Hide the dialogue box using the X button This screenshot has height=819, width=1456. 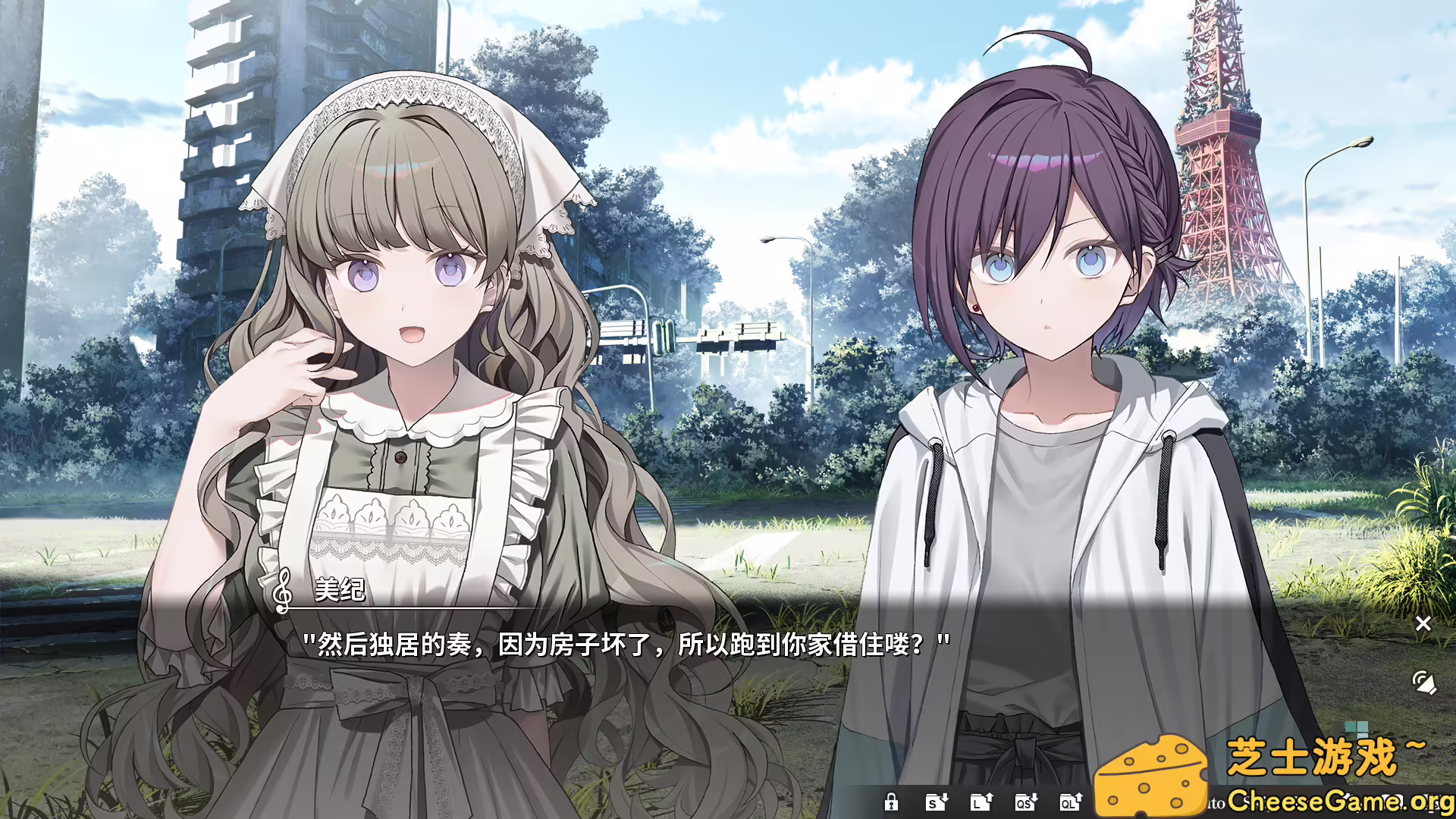1424,623
